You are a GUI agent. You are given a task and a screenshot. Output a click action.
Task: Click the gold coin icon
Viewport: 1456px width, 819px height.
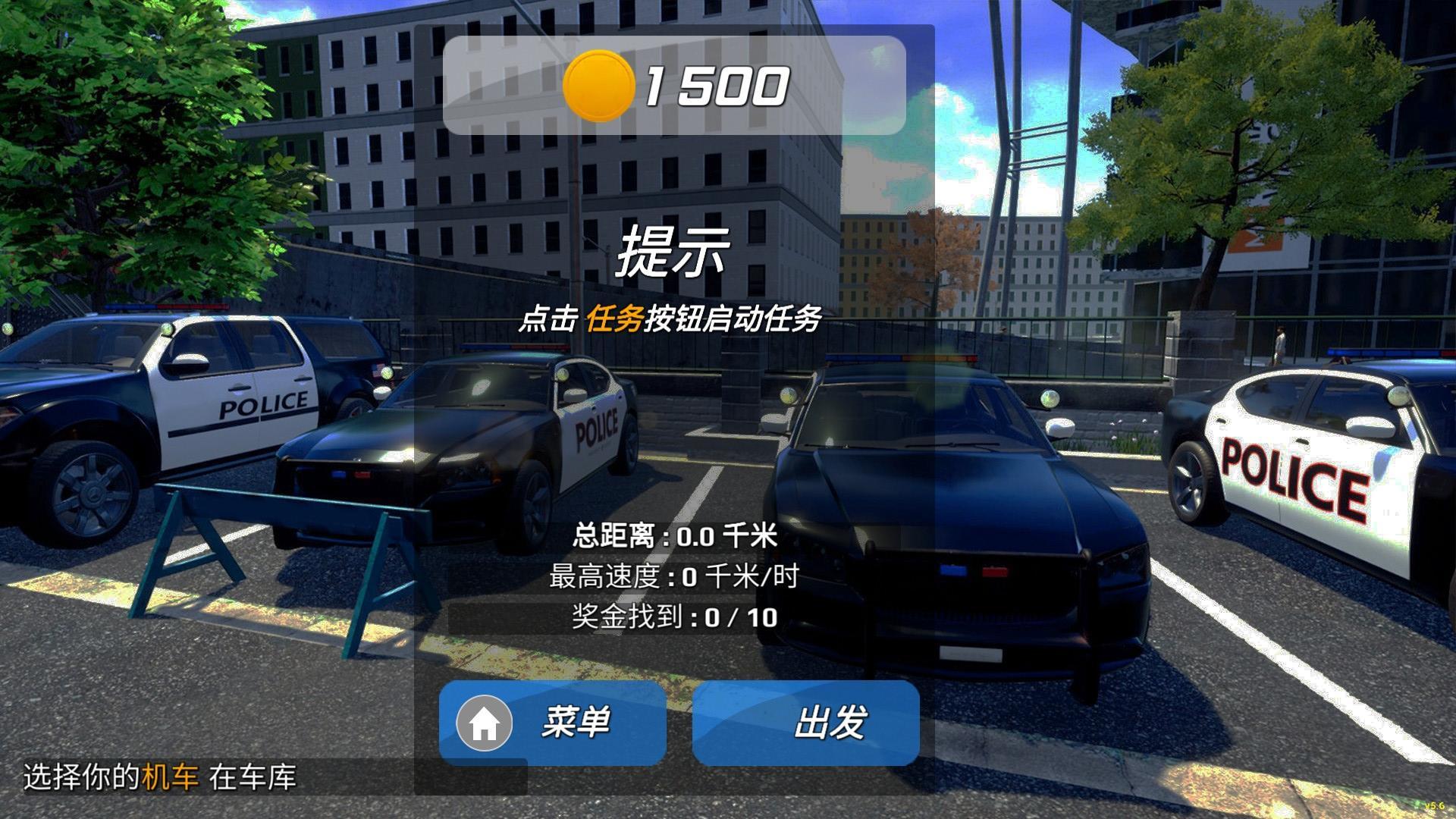pyautogui.click(x=599, y=83)
